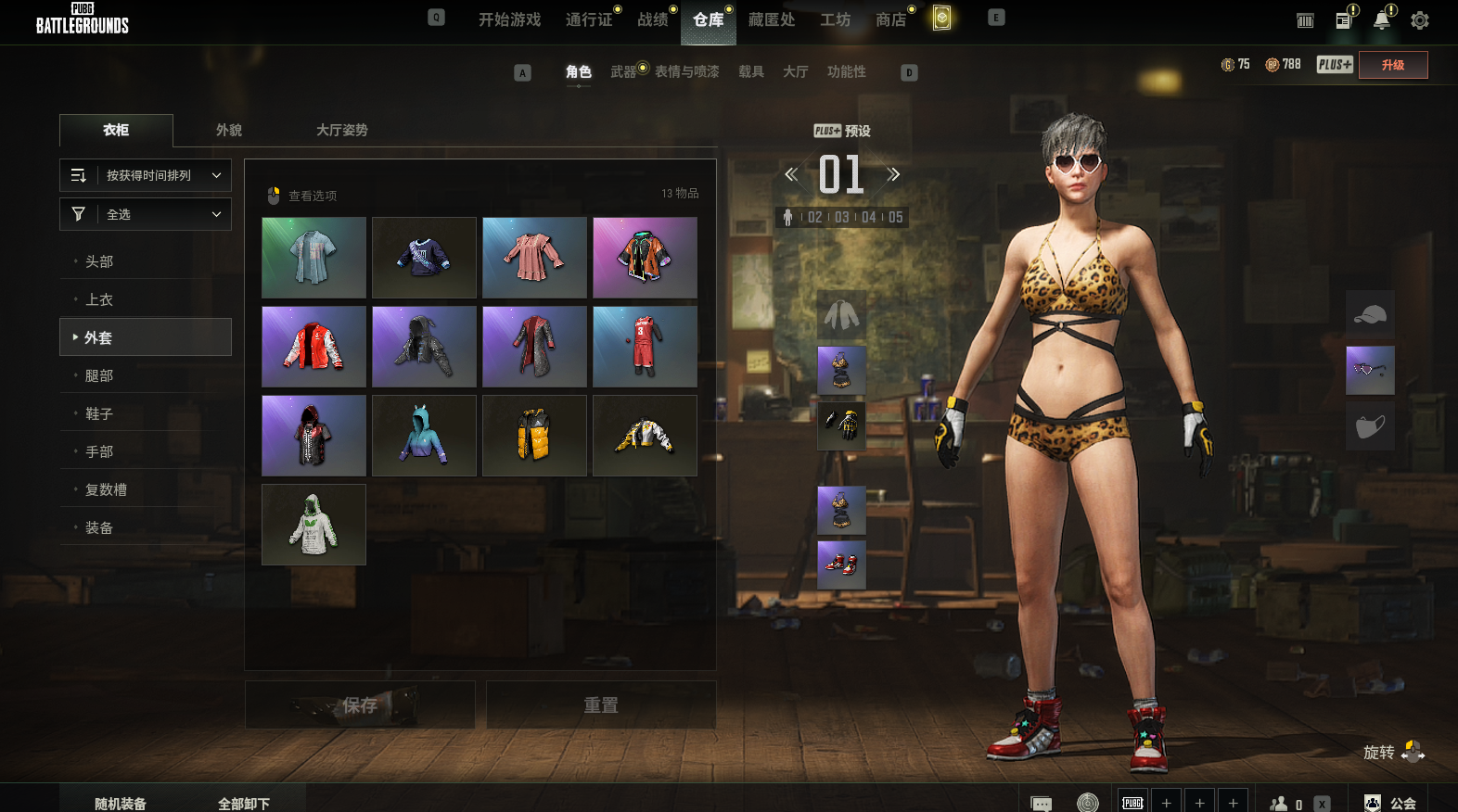This screenshot has height=812, width=1458.
Task: Choose the 鞋子 (Shoes) category
Action: pos(99,413)
